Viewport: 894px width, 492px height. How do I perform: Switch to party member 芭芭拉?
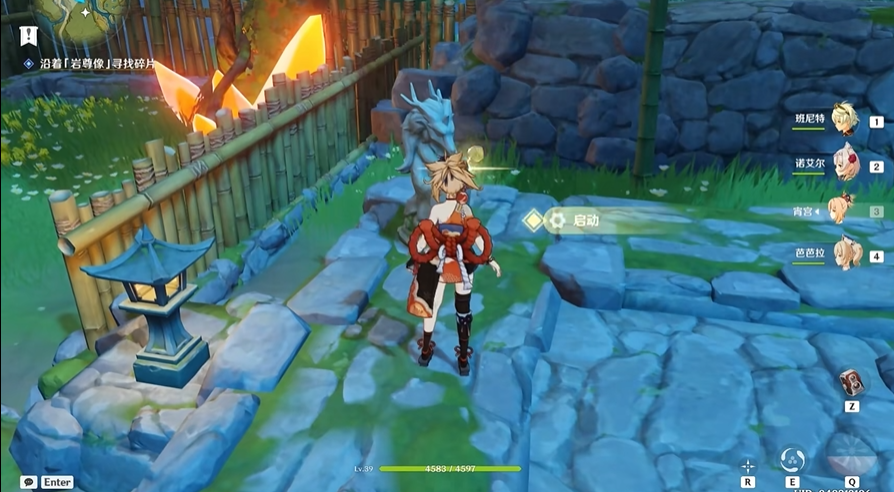(846, 254)
